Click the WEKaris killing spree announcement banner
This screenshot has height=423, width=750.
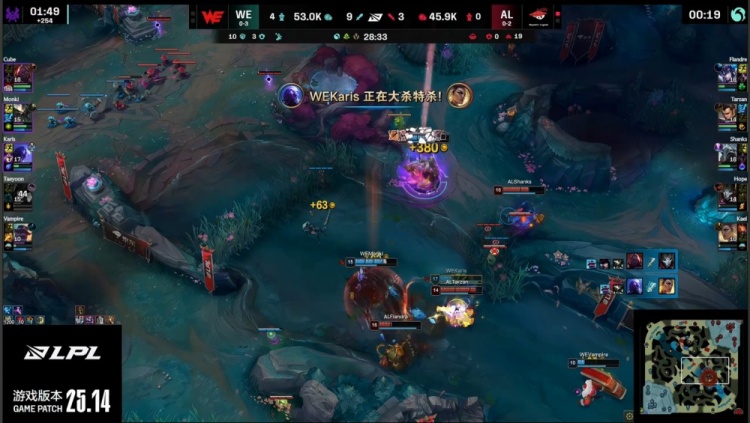374,96
